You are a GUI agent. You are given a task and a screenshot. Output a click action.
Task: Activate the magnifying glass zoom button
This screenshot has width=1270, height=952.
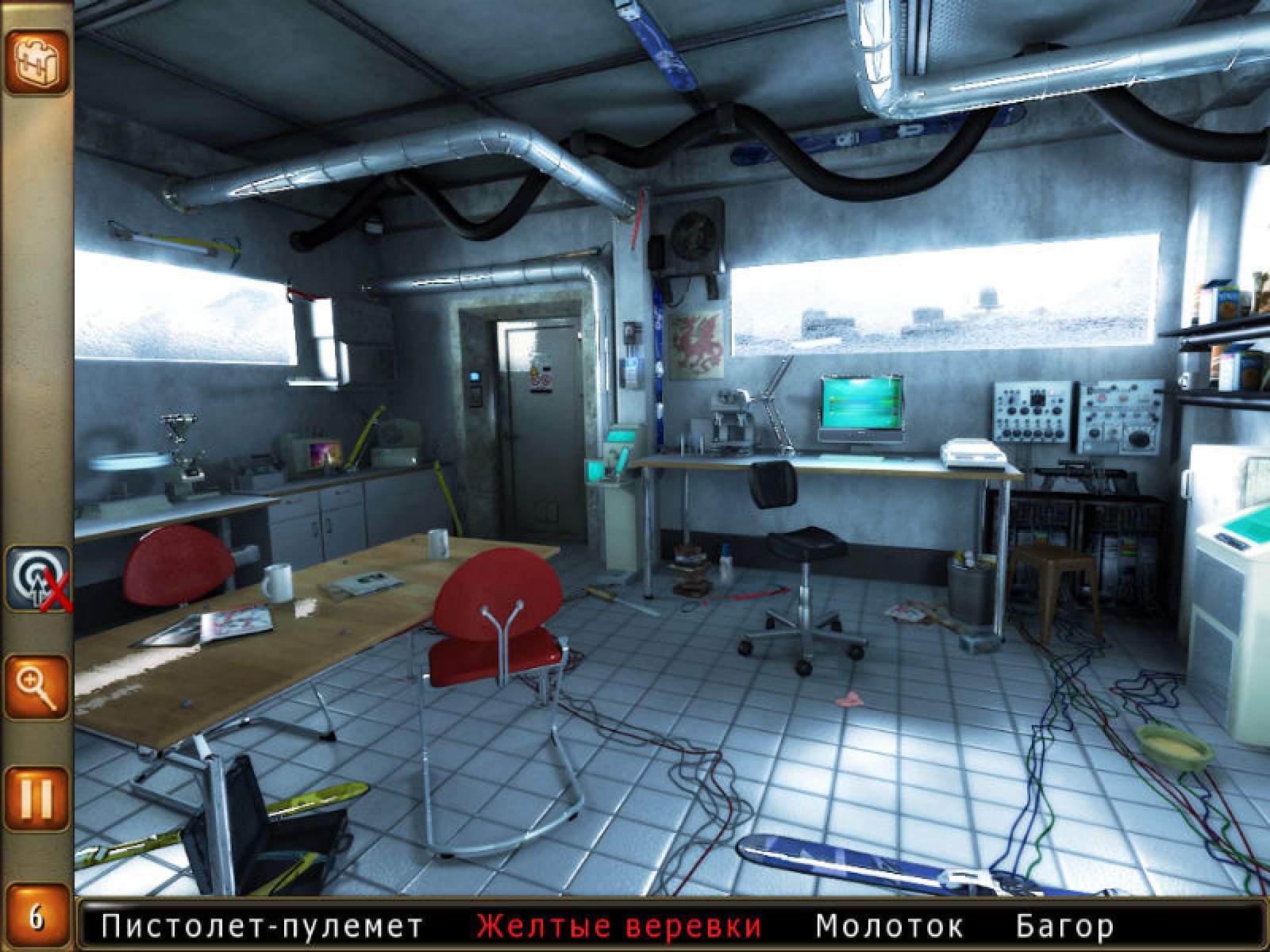pos(37,685)
